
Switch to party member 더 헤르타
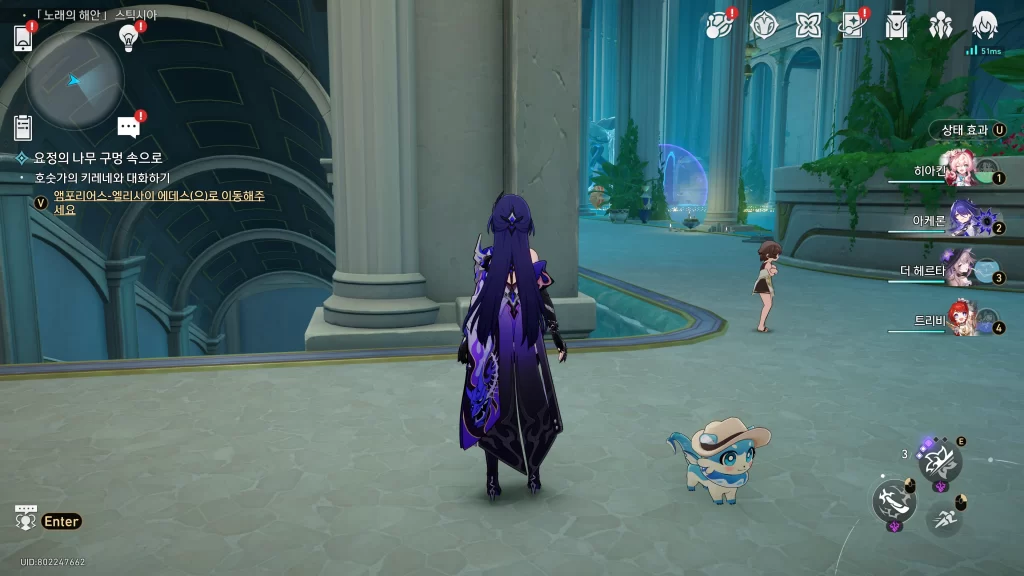[960, 269]
